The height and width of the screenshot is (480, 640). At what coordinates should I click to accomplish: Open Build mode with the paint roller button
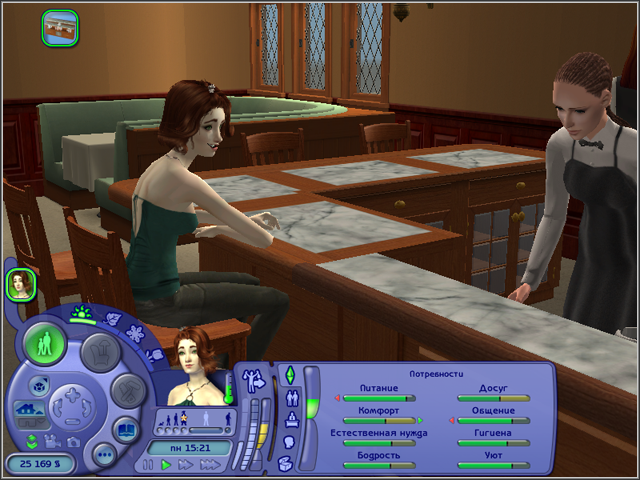click(x=127, y=390)
